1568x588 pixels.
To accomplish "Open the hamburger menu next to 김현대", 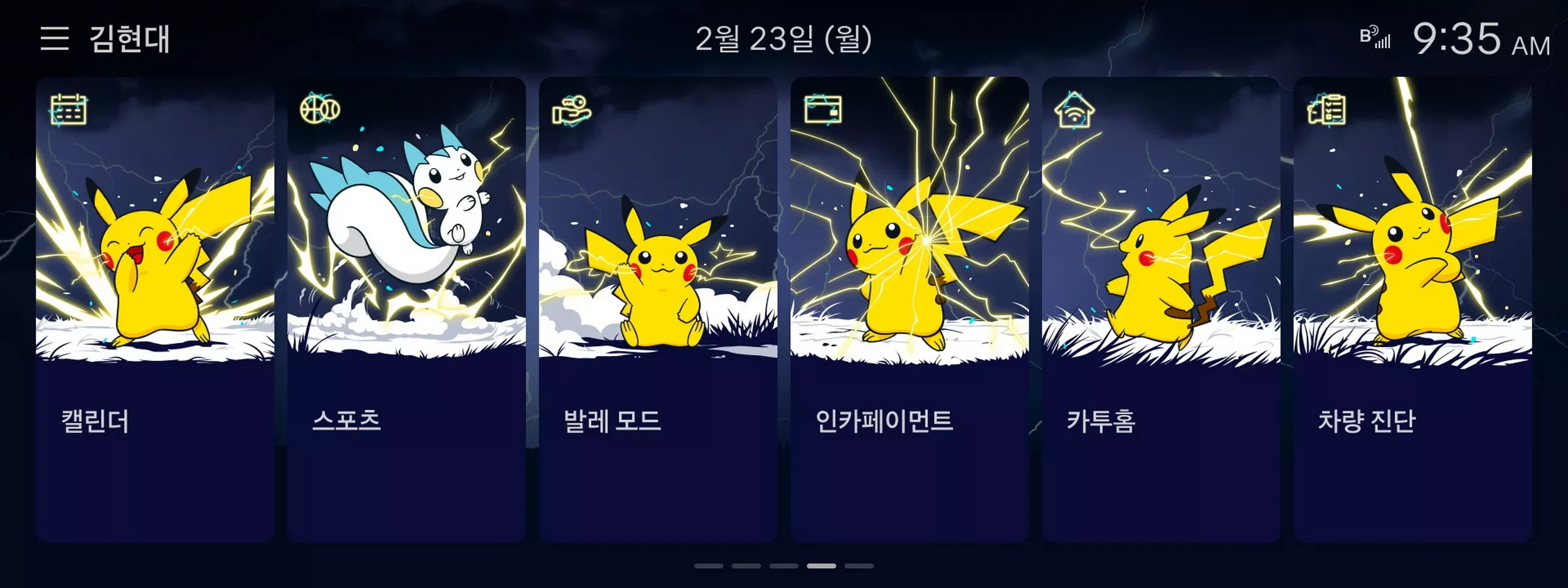I will click(x=55, y=39).
